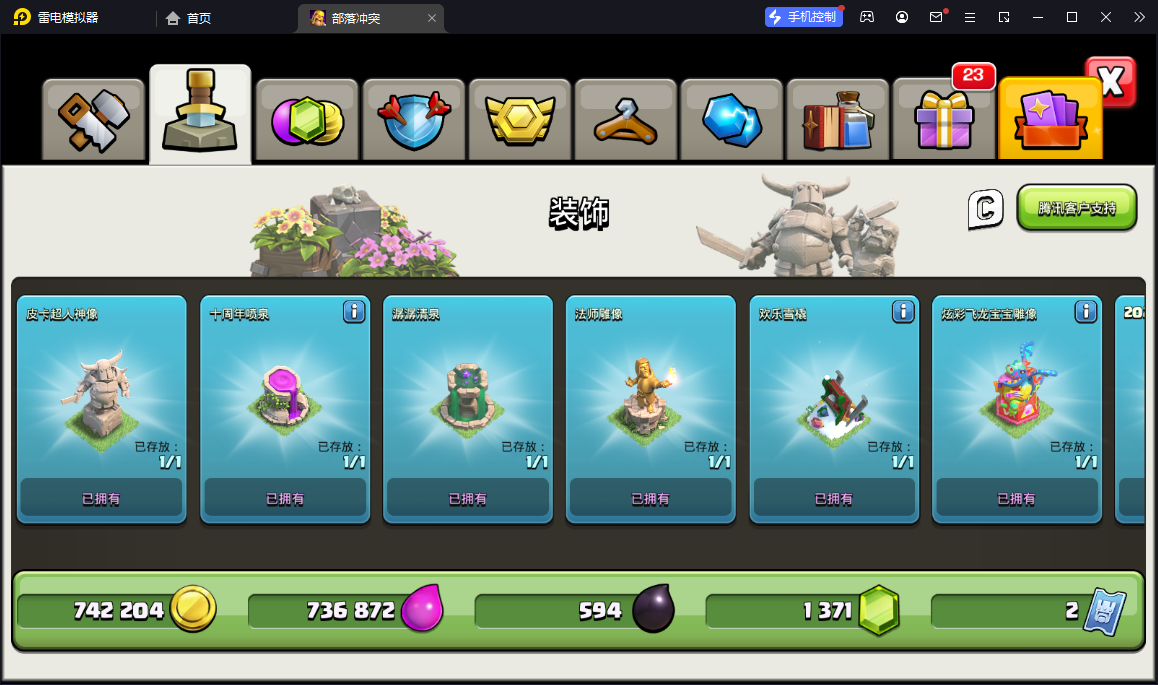Image resolution: width=1158 pixels, height=685 pixels.
Task: Open the gift box tab with 23 badge
Action: tap(943, 119)
